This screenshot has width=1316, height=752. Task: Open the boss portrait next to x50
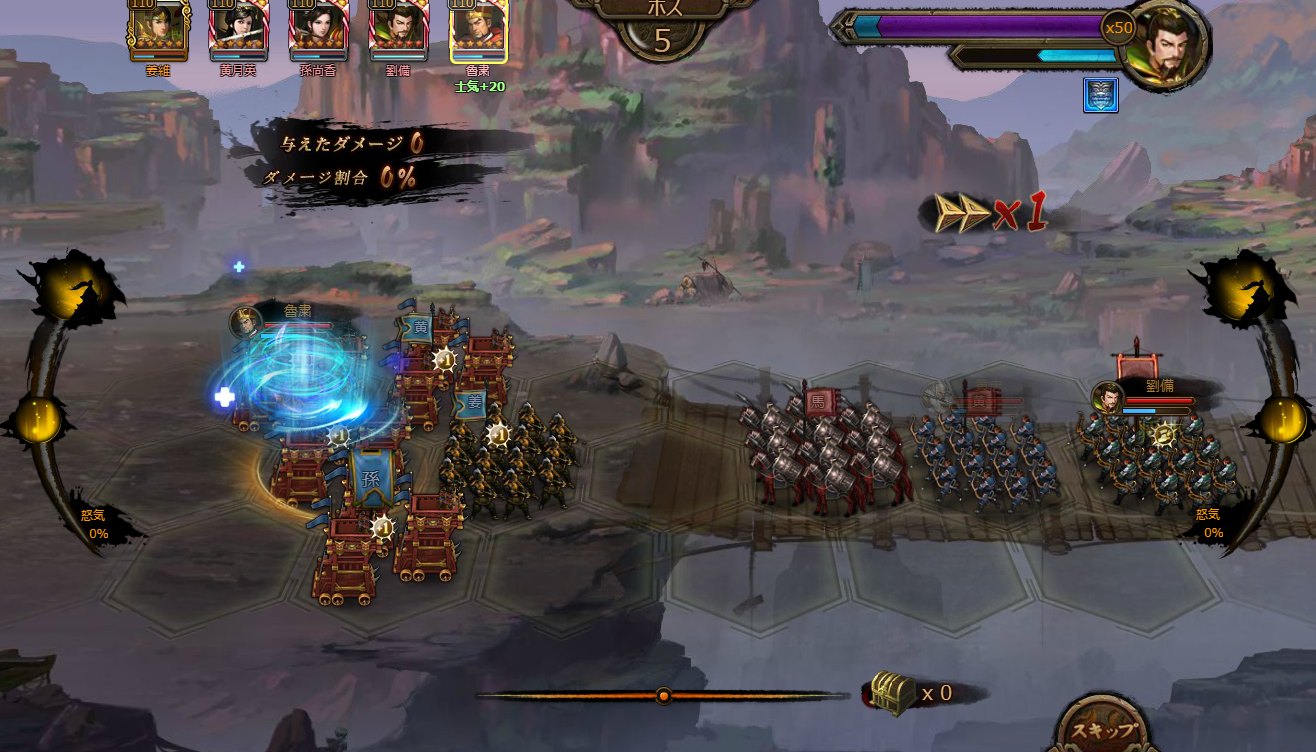click(x=1164, y=45)
